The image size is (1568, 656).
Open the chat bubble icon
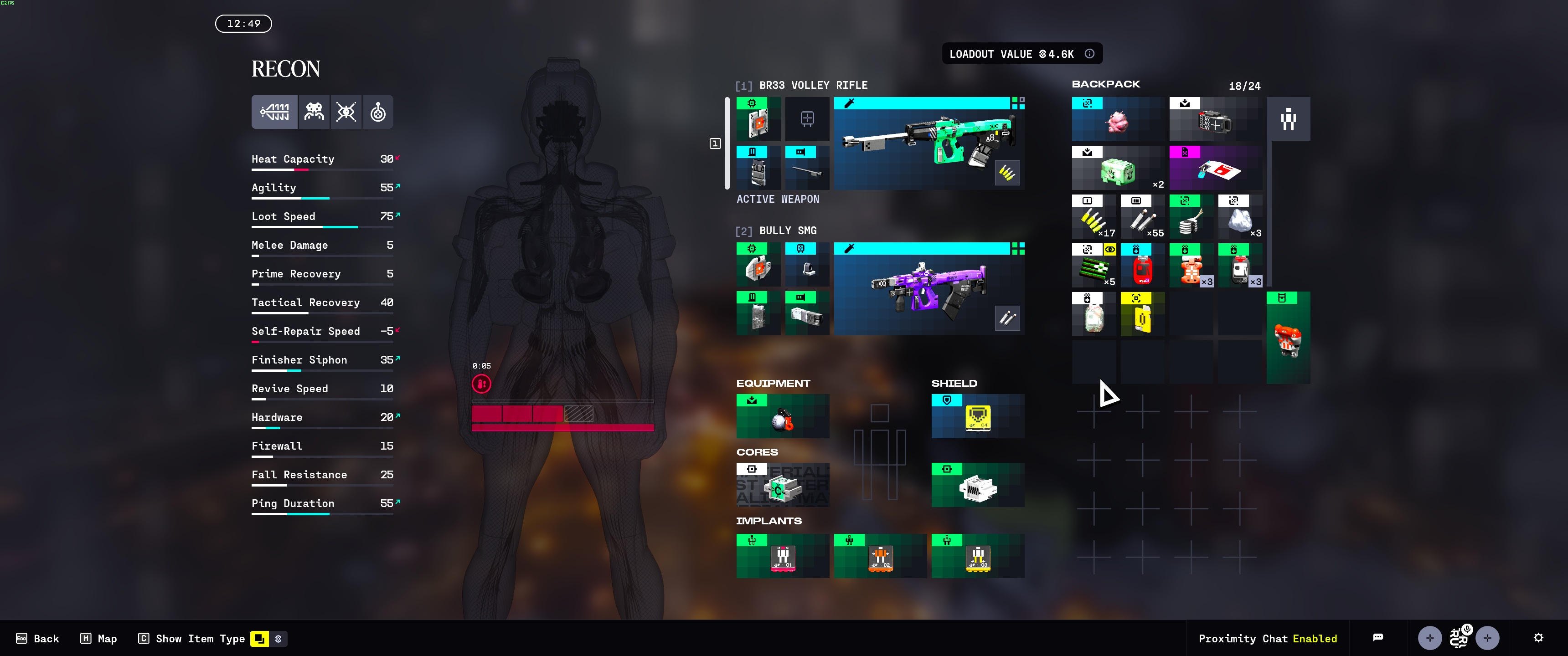click(1378, 638)
